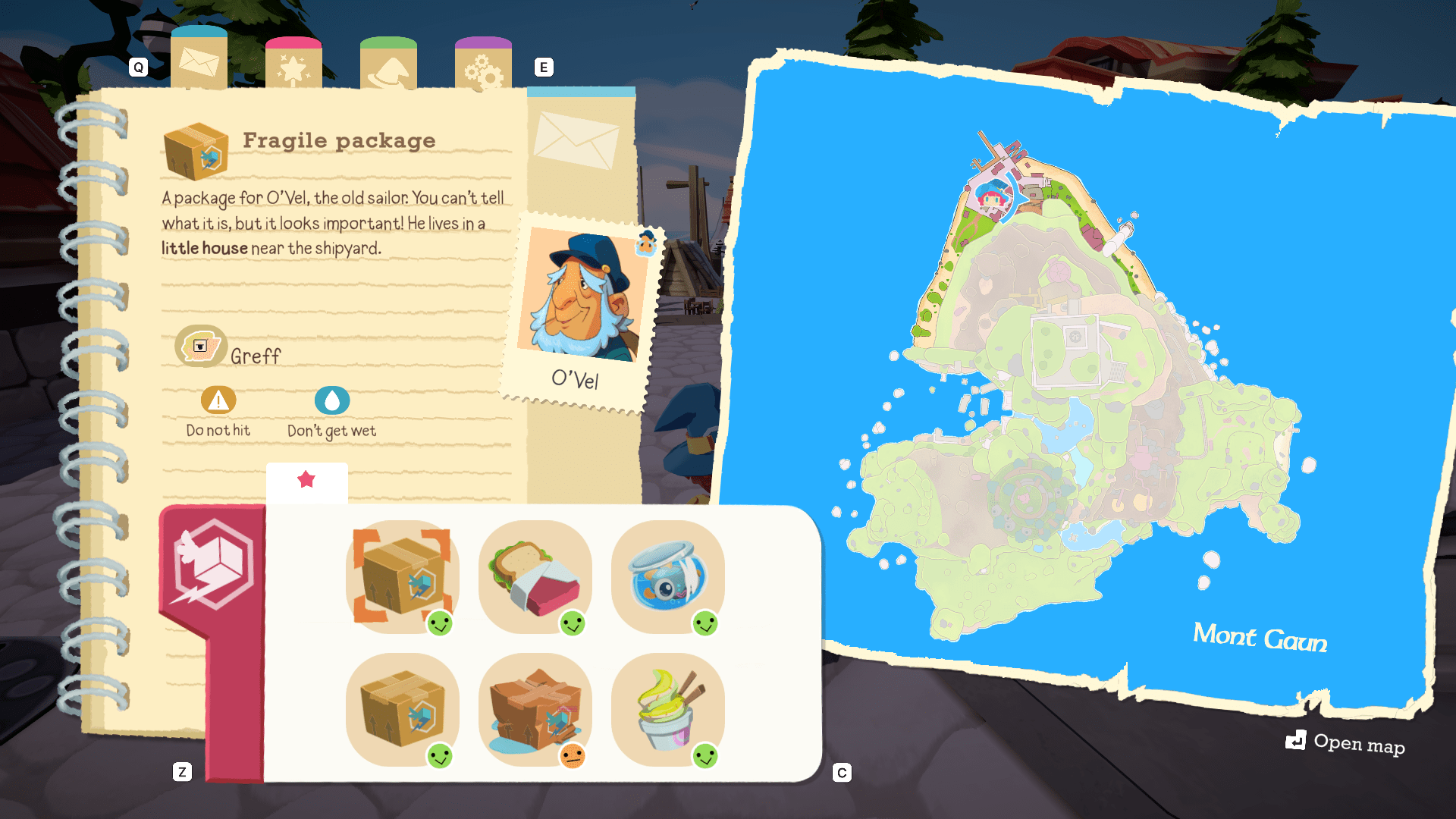Open the pink package delivery panel
The image size is (1456, 819).
point(213,565)
